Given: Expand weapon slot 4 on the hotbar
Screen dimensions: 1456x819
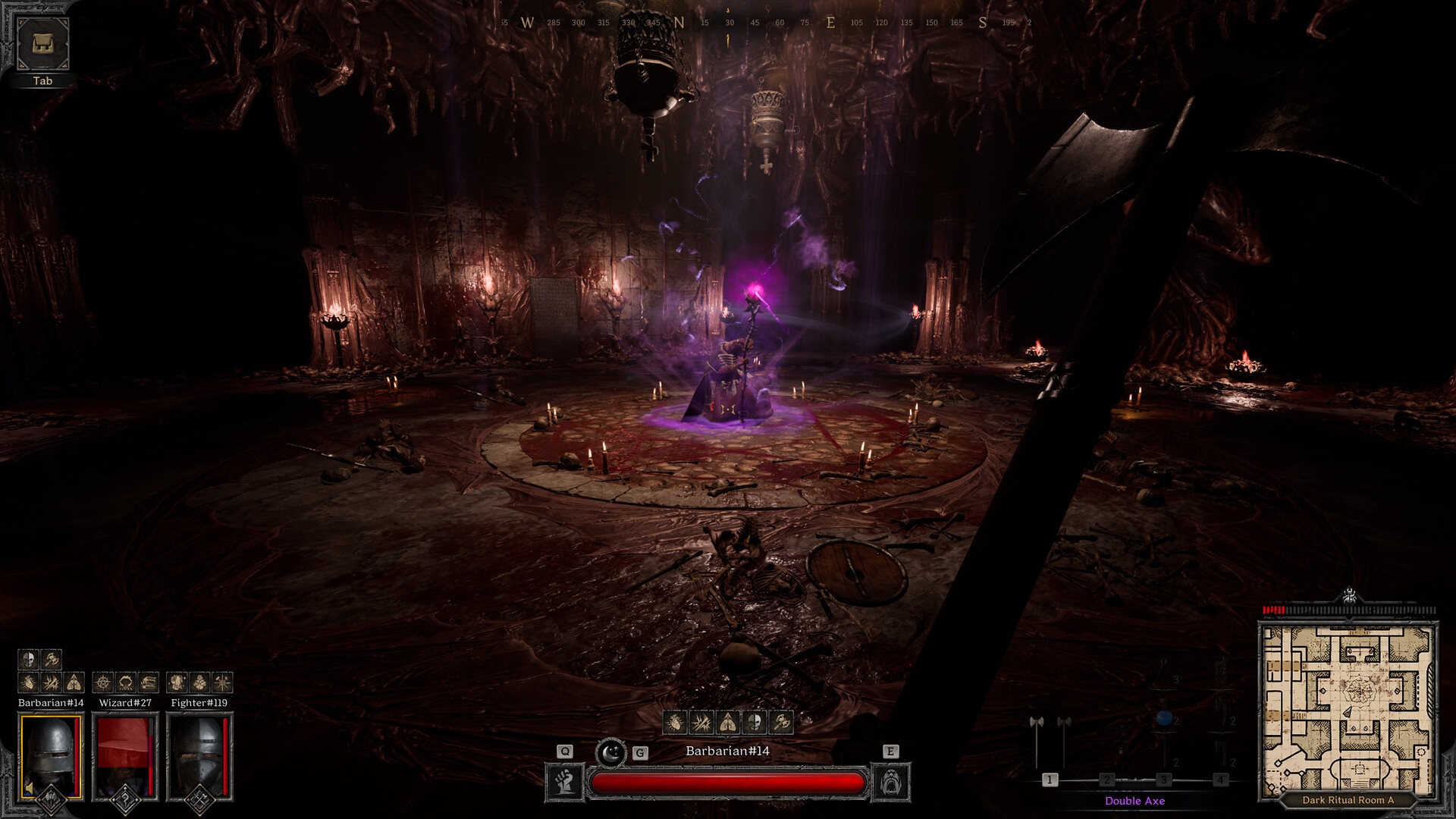Looking at the screenshot, I should (x=1219, y=778).
